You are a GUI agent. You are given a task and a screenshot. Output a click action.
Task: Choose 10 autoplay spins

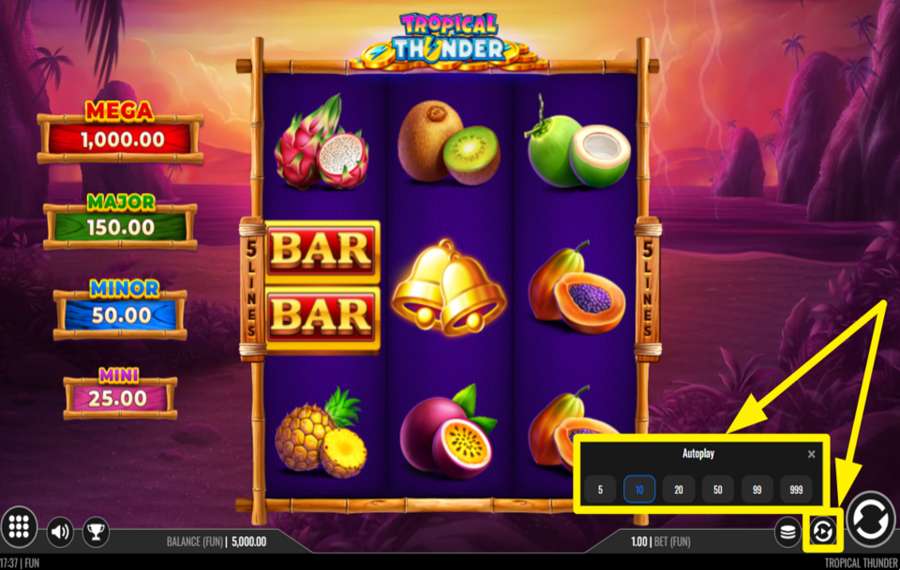tap(639, 489)
